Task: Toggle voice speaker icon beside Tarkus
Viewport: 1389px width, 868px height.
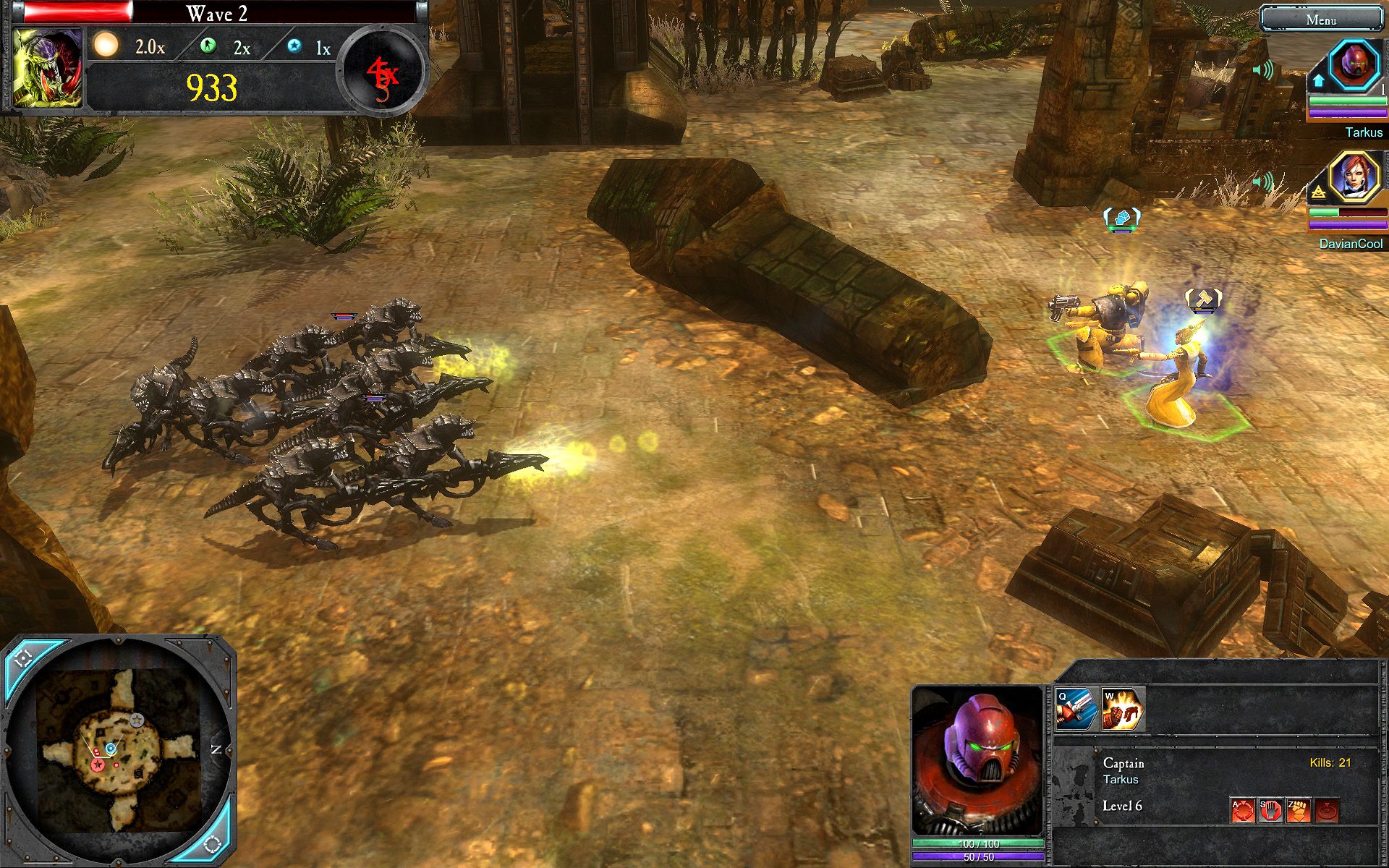Action: tap(1263, 70)
